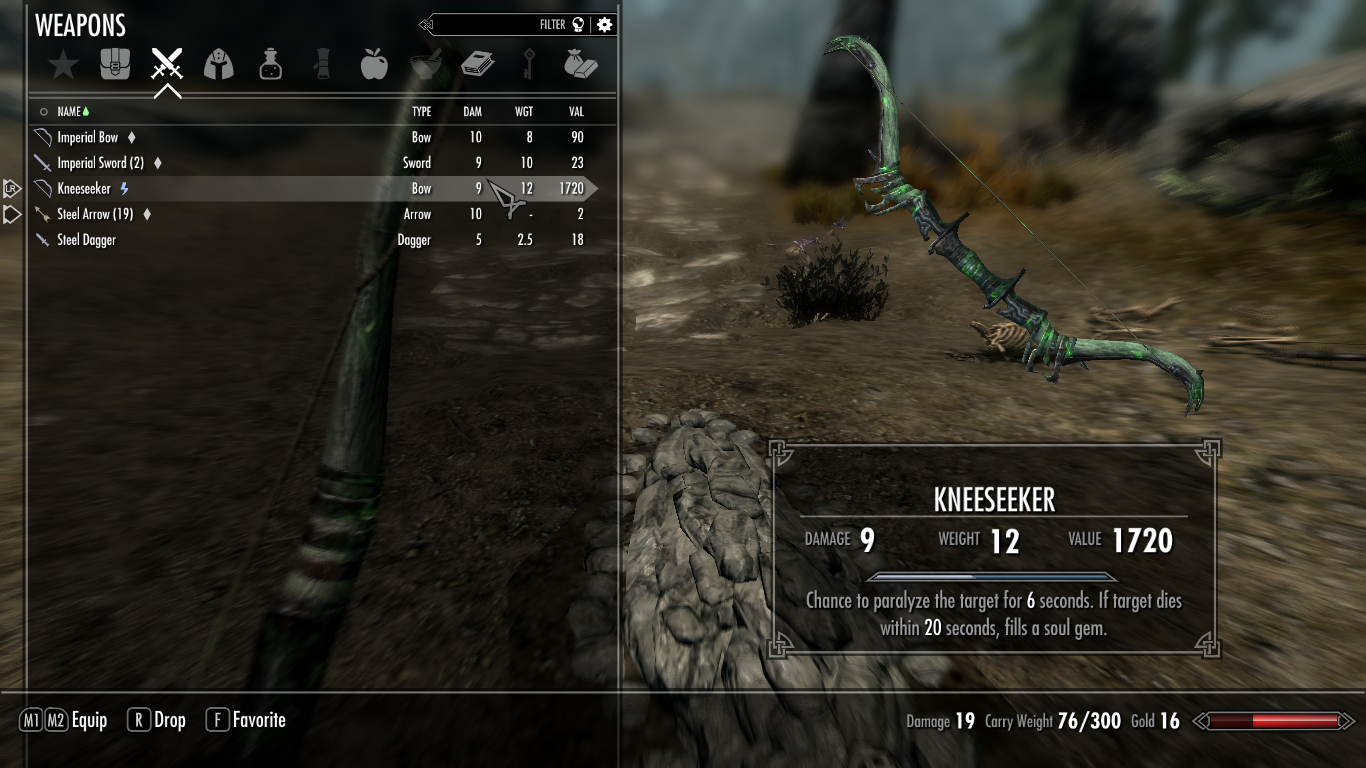Viewport: 1366px width, 768px height.
Task: Switch to the all-items backpack tab
Action: (115, 65)
